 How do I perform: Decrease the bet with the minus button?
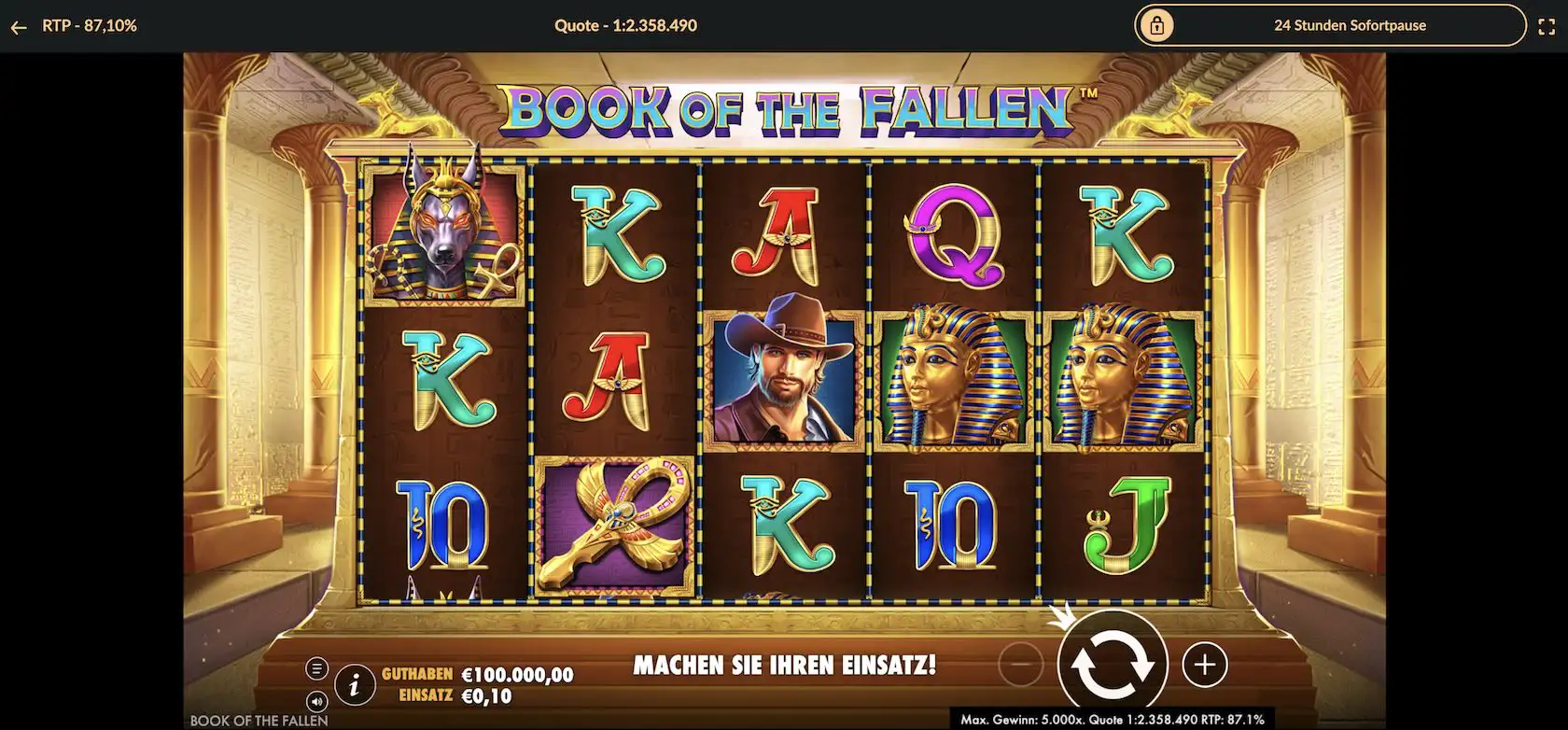1019,665
